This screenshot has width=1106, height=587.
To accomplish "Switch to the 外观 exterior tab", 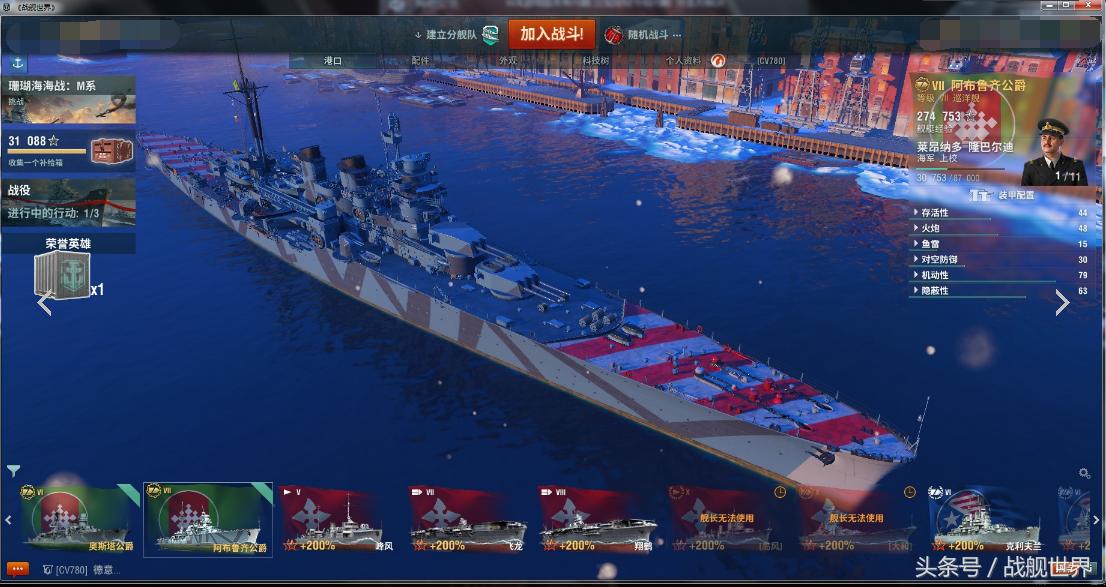I will tap(508, 61).
